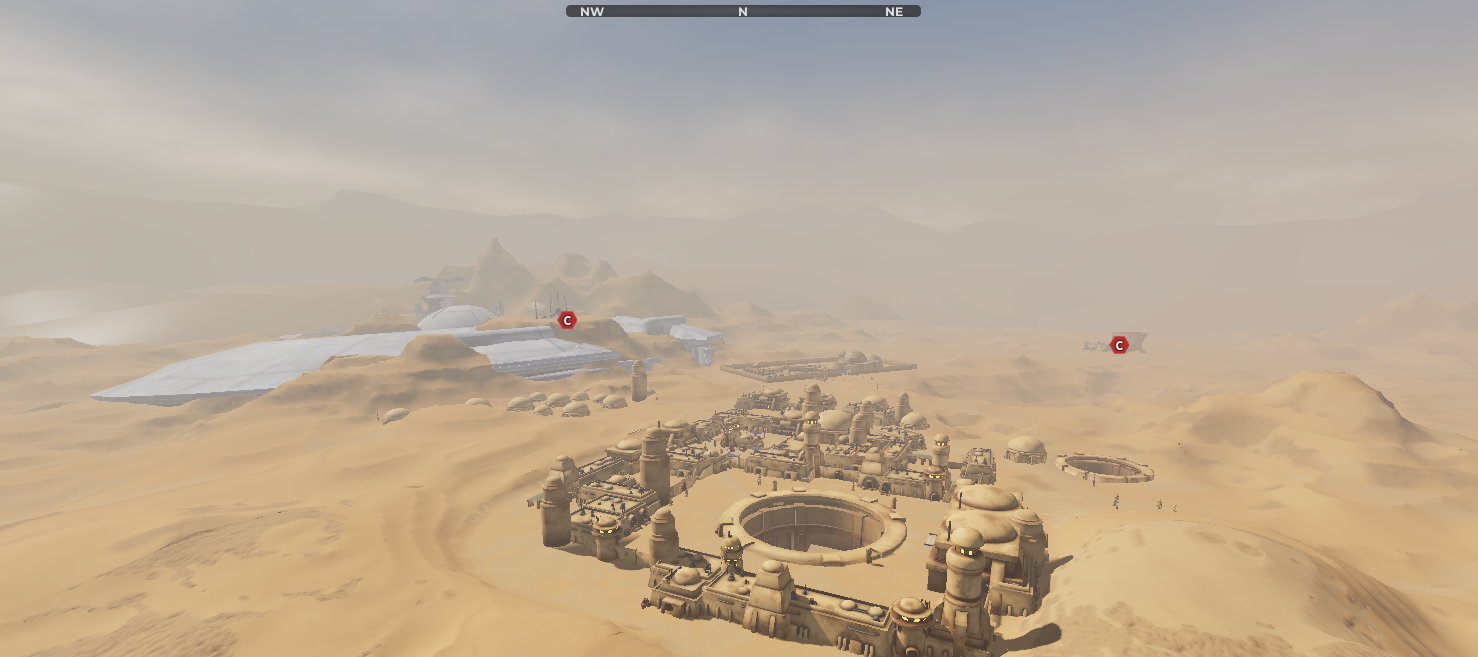This screenshot has width=1478, height=657.
Task: Select the red C marker by the crashed starship
Action: coord(567,320)
